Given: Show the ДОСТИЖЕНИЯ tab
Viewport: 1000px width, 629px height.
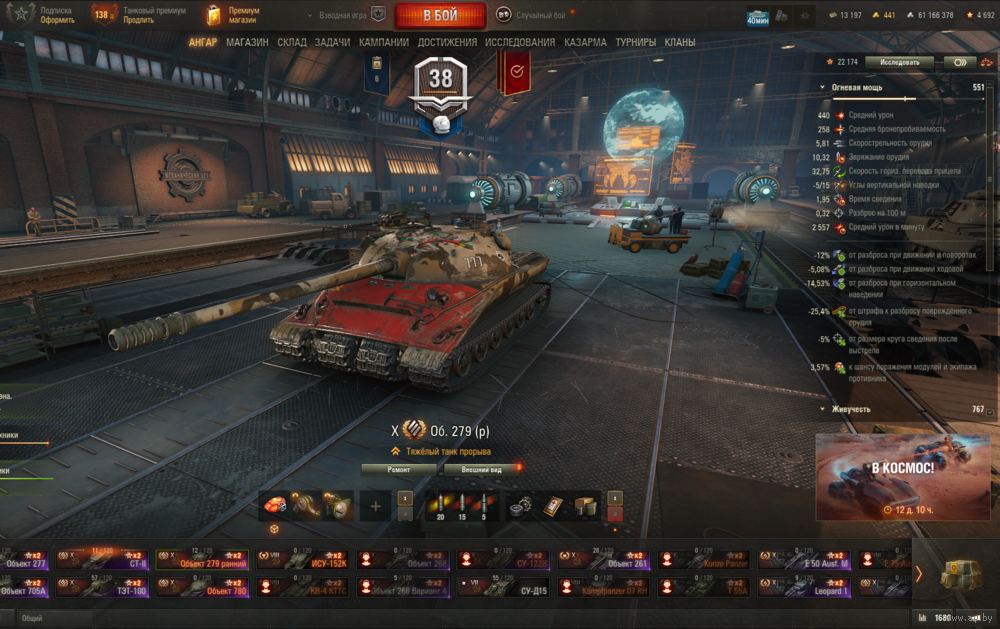Looking at the screenshot, I should point(447,42).
